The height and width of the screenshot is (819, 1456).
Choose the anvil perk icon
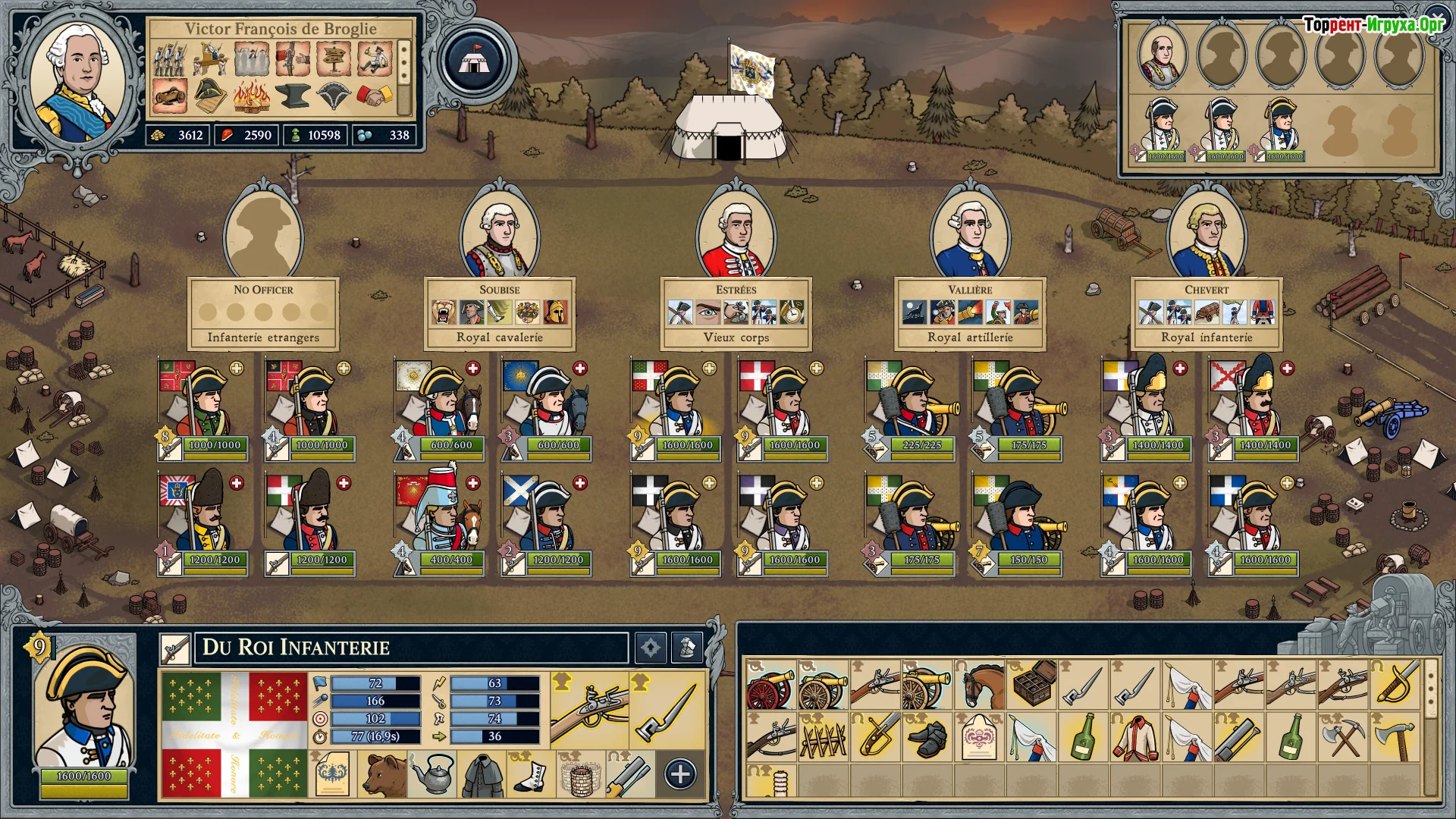point(293,96)
